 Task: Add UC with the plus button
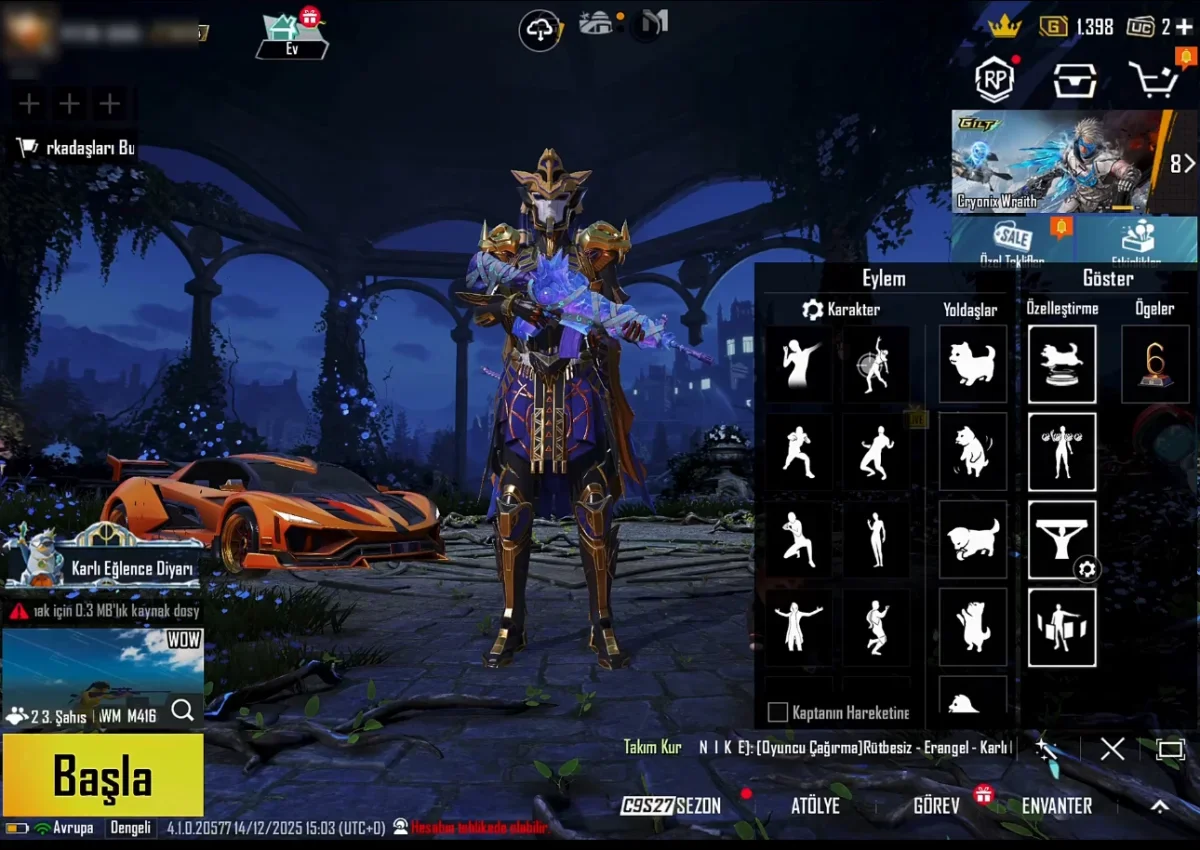(1184, 27)
